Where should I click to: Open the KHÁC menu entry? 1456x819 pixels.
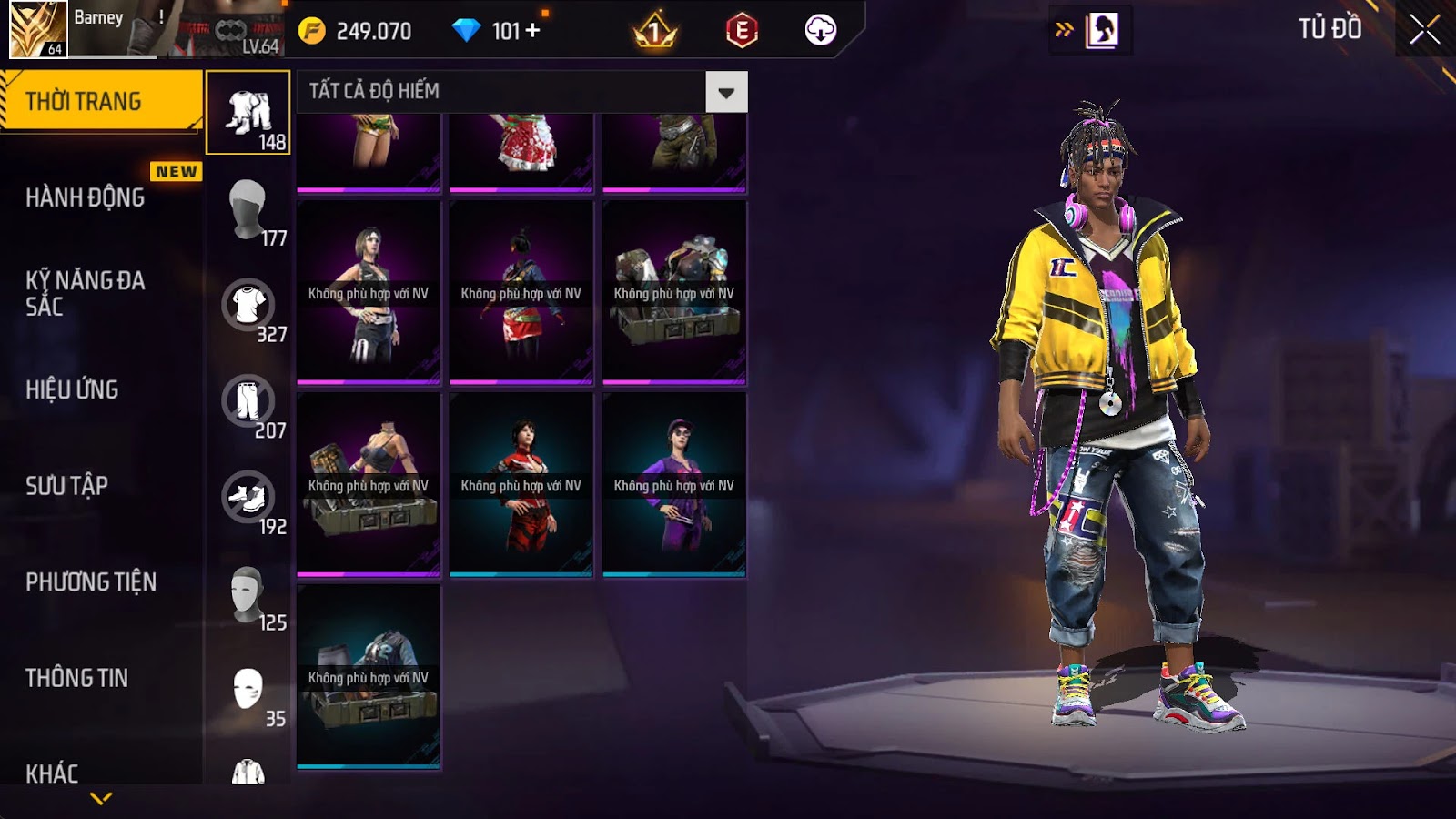[x=53, y=773]
